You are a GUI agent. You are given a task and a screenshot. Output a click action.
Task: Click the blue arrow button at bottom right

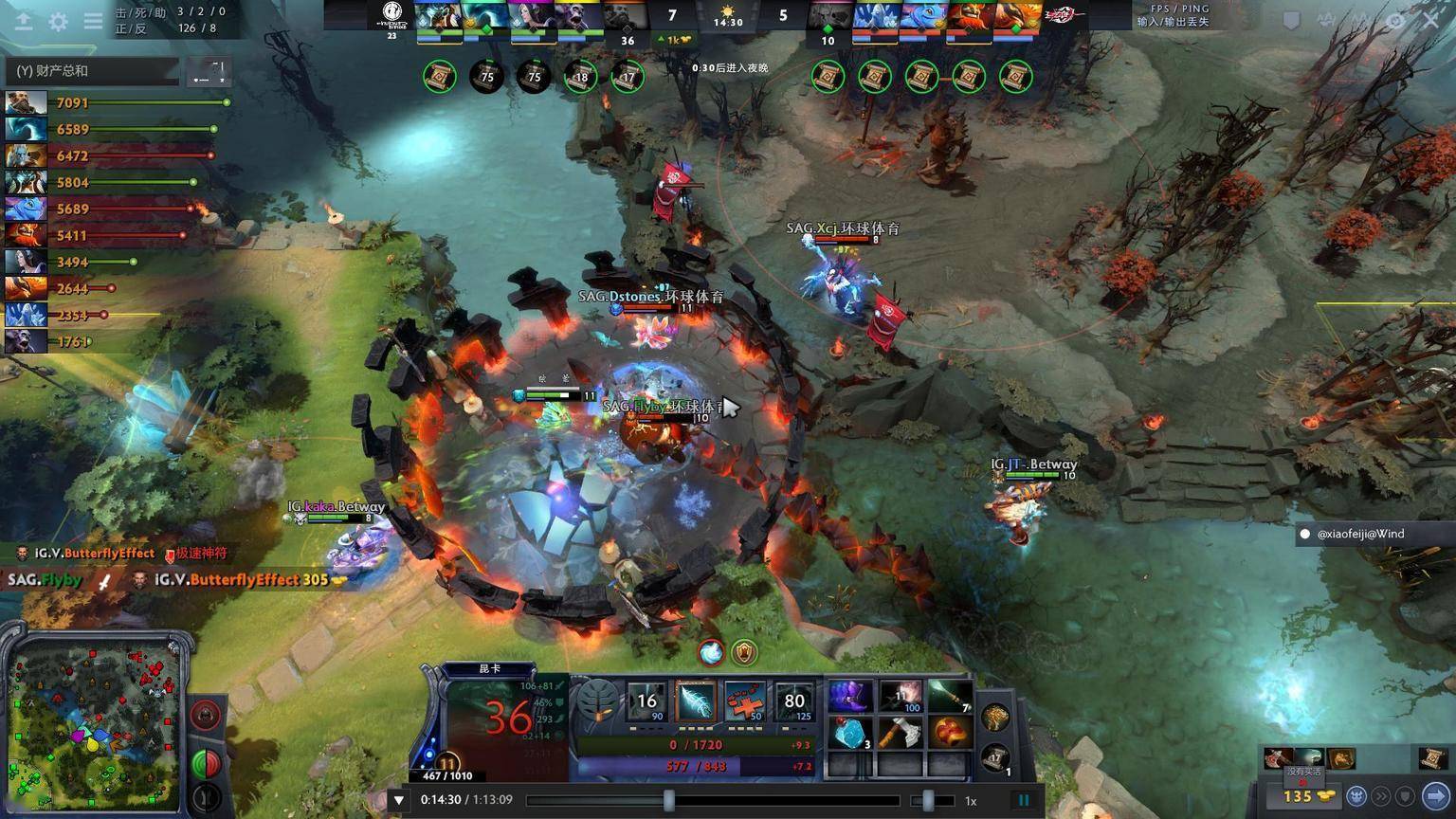click(1435, 795)
